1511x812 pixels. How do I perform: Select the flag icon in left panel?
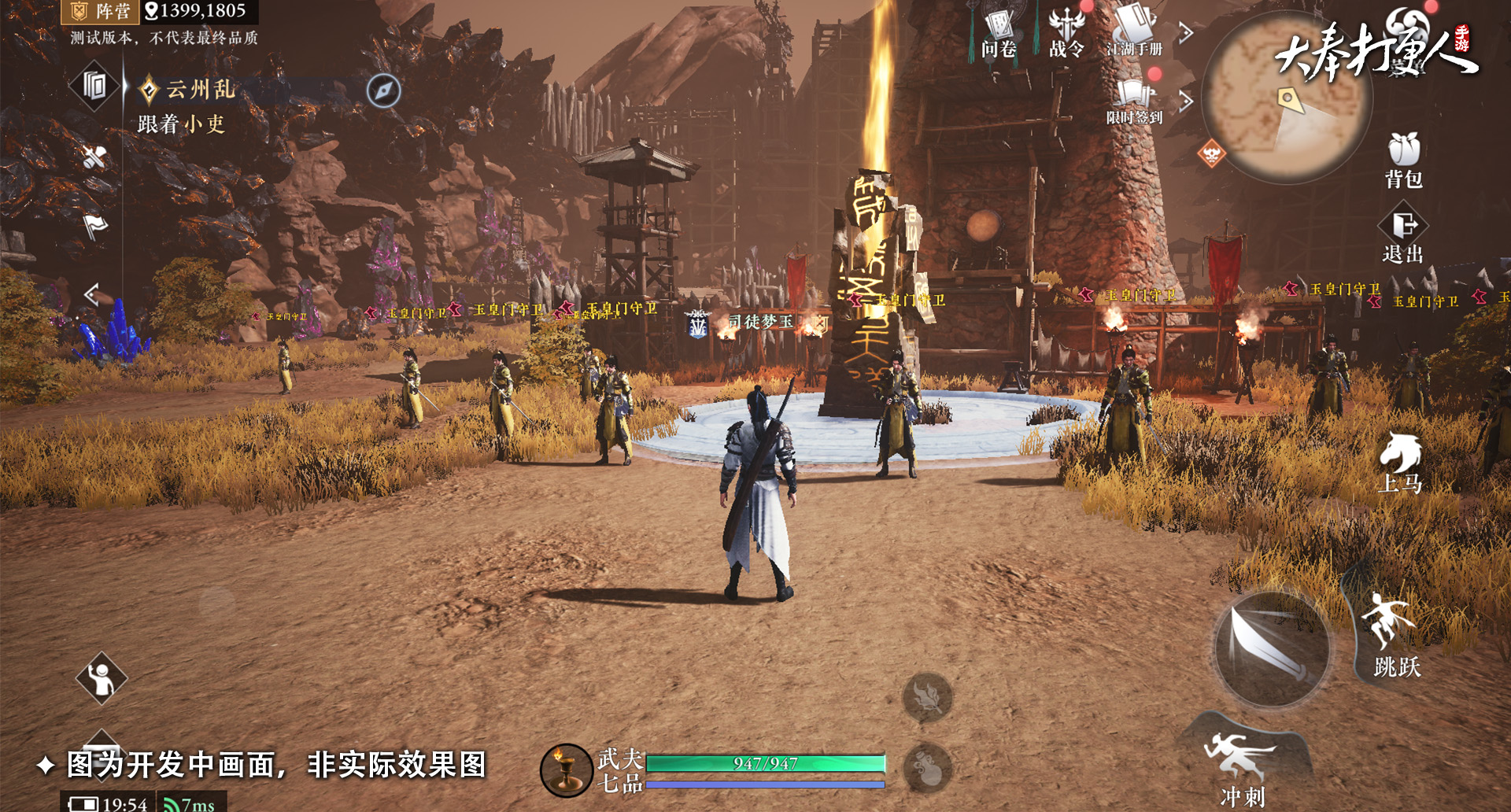95,227
